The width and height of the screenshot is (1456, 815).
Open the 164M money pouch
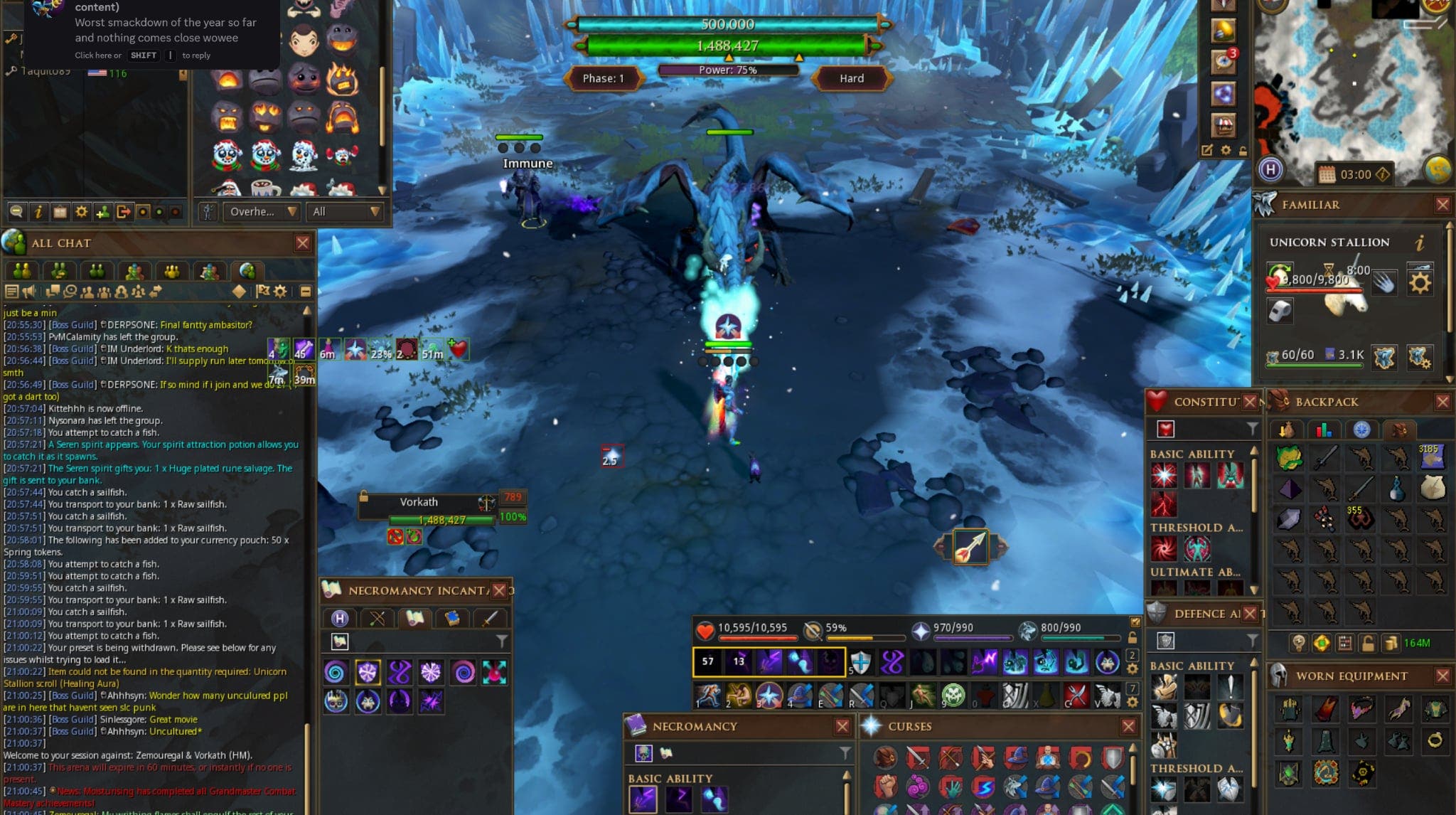pos(1416,643)
